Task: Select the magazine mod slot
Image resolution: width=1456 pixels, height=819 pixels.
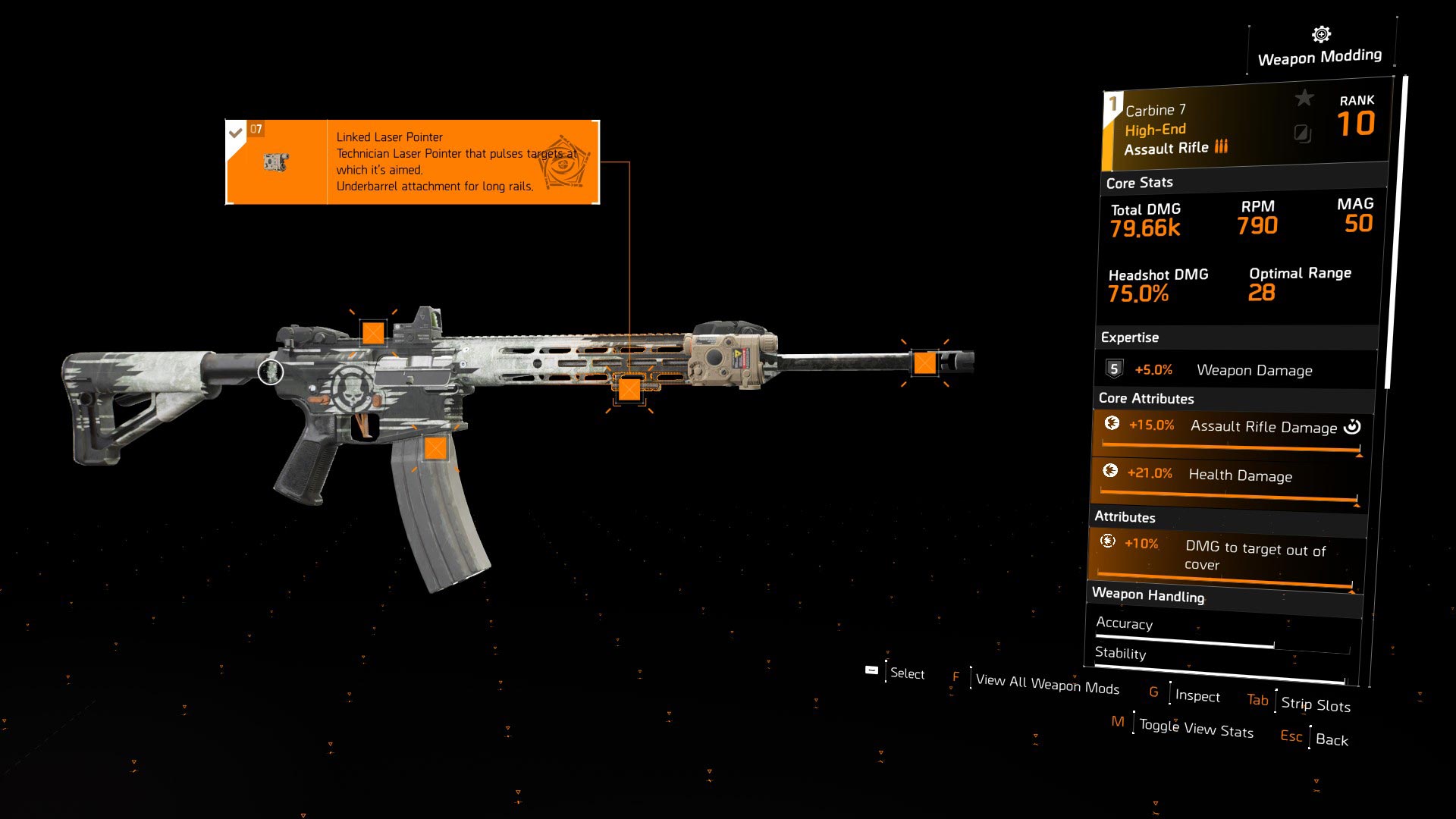Action: click(x=437, y=447)
